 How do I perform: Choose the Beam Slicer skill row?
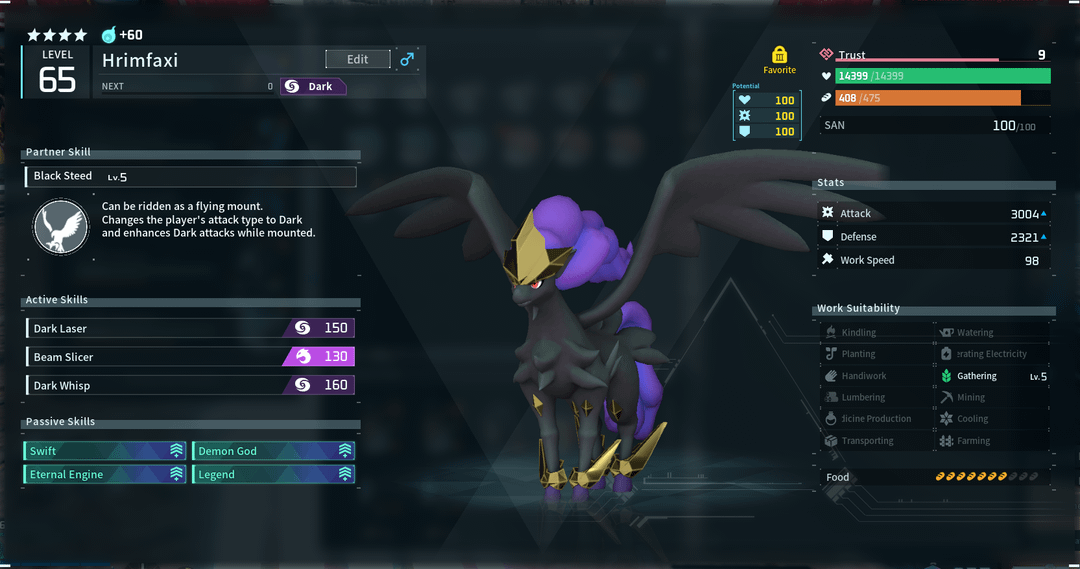(190, 357)
